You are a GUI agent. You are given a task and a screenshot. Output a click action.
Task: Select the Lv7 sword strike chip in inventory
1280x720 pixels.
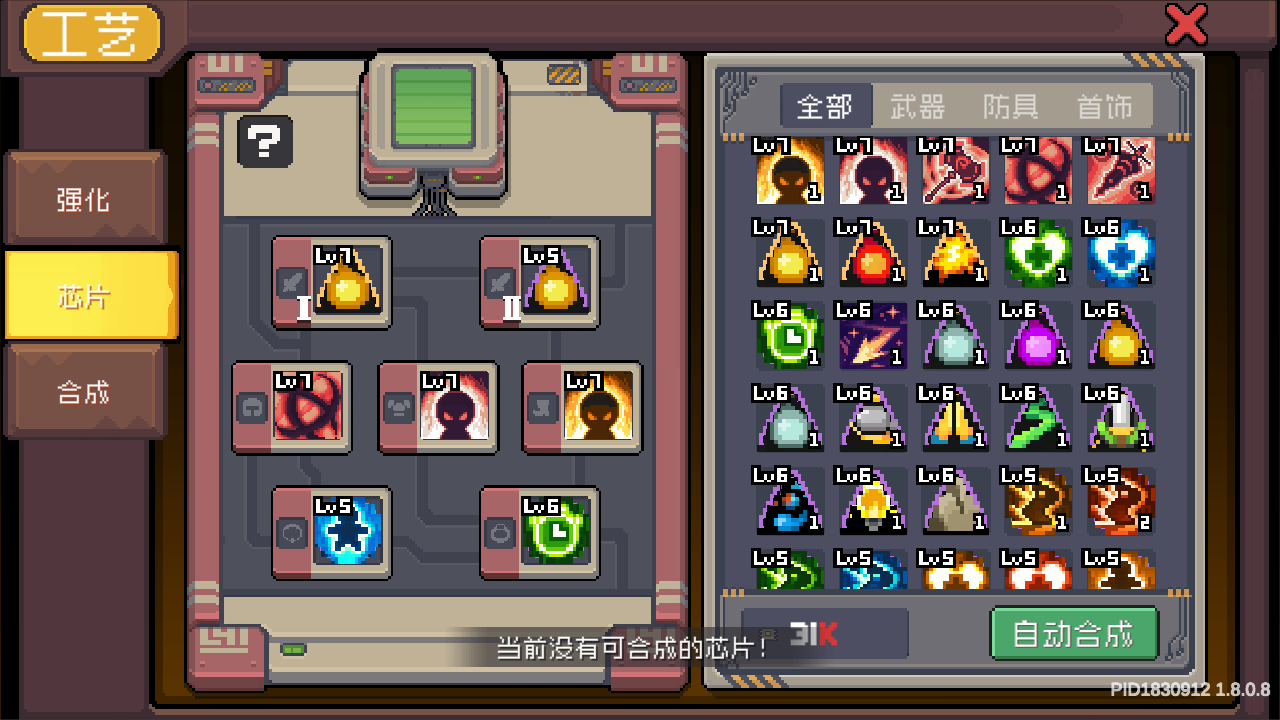click(x=1120, y=172)
